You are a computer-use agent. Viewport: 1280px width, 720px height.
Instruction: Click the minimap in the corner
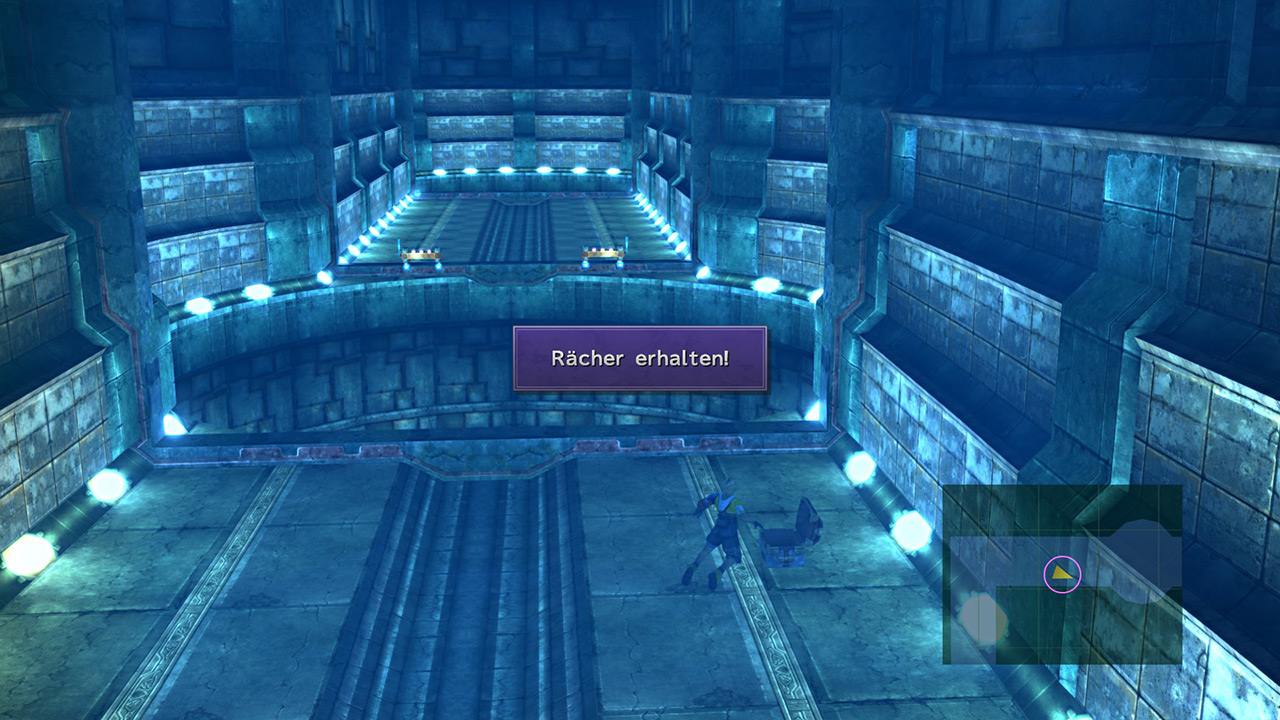coord(1062,574)
